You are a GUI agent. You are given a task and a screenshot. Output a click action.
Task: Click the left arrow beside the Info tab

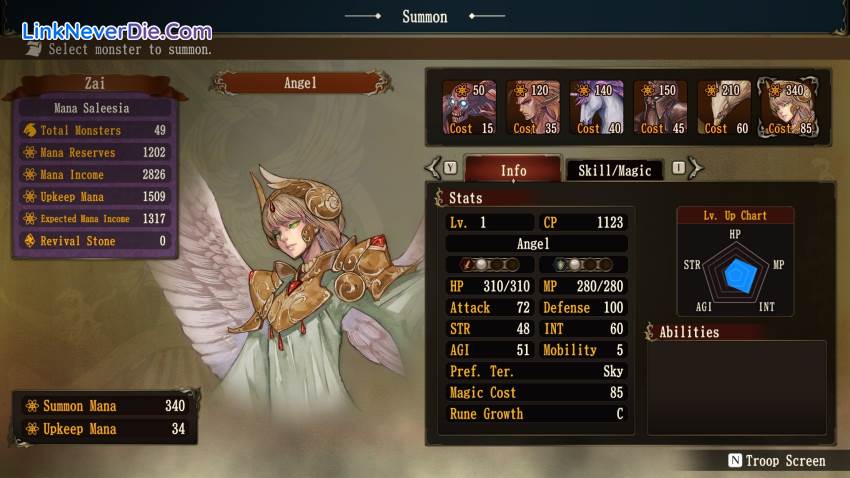coord(434,168)
